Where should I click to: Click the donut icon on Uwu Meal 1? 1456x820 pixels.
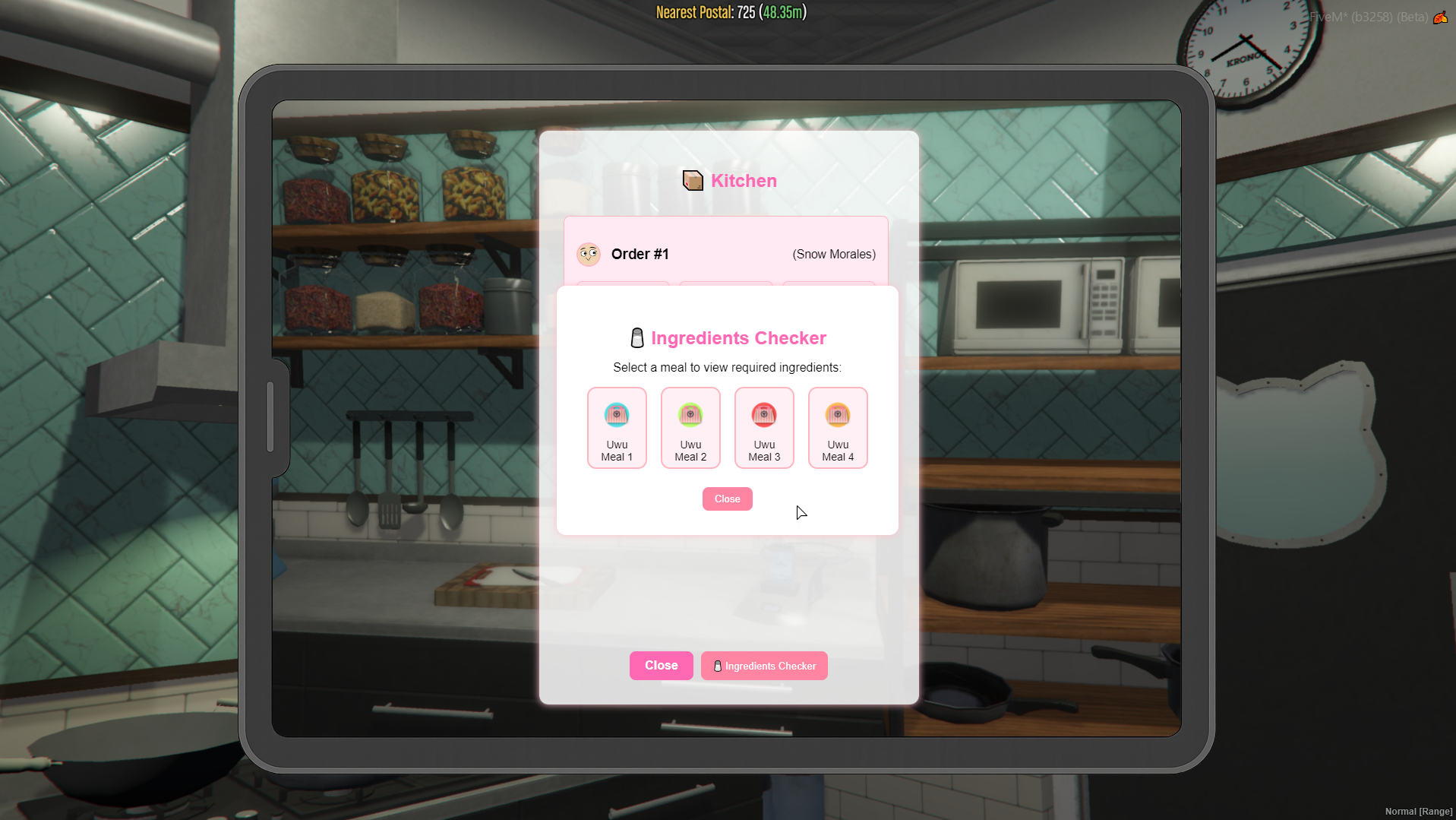coord(616,414)
